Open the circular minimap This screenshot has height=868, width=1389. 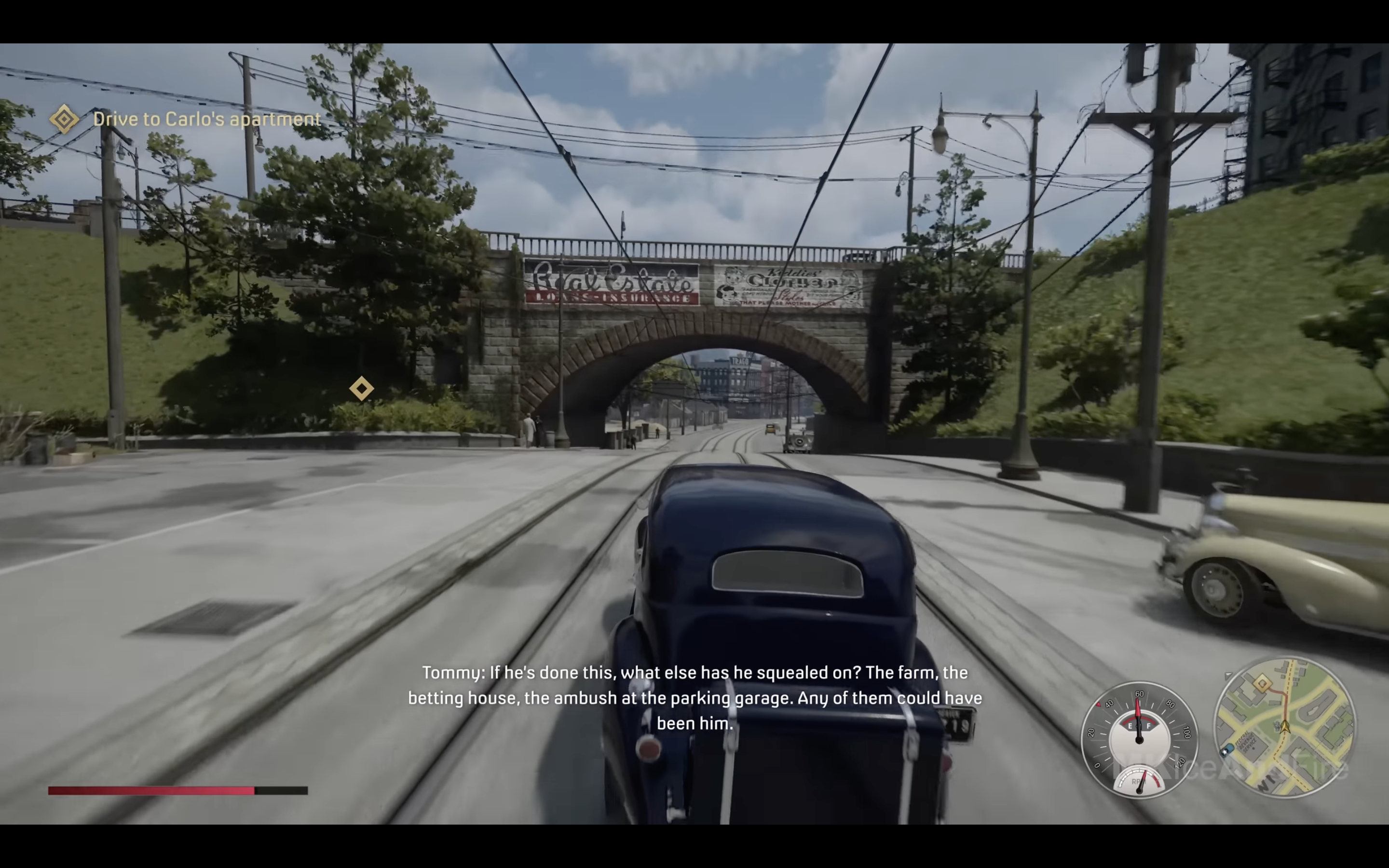pyautogui.click(x=1284, y=727)
